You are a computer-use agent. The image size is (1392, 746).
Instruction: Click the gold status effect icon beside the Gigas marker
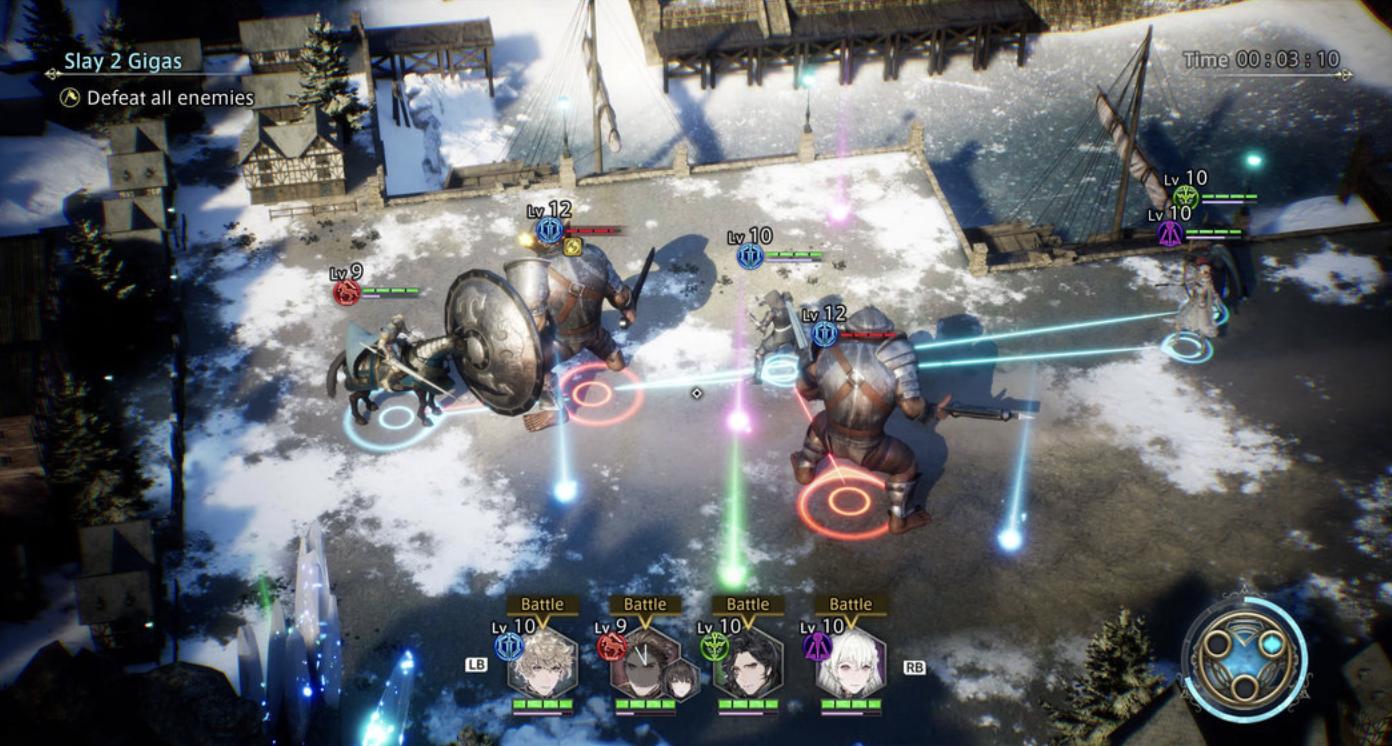point(572,247)
